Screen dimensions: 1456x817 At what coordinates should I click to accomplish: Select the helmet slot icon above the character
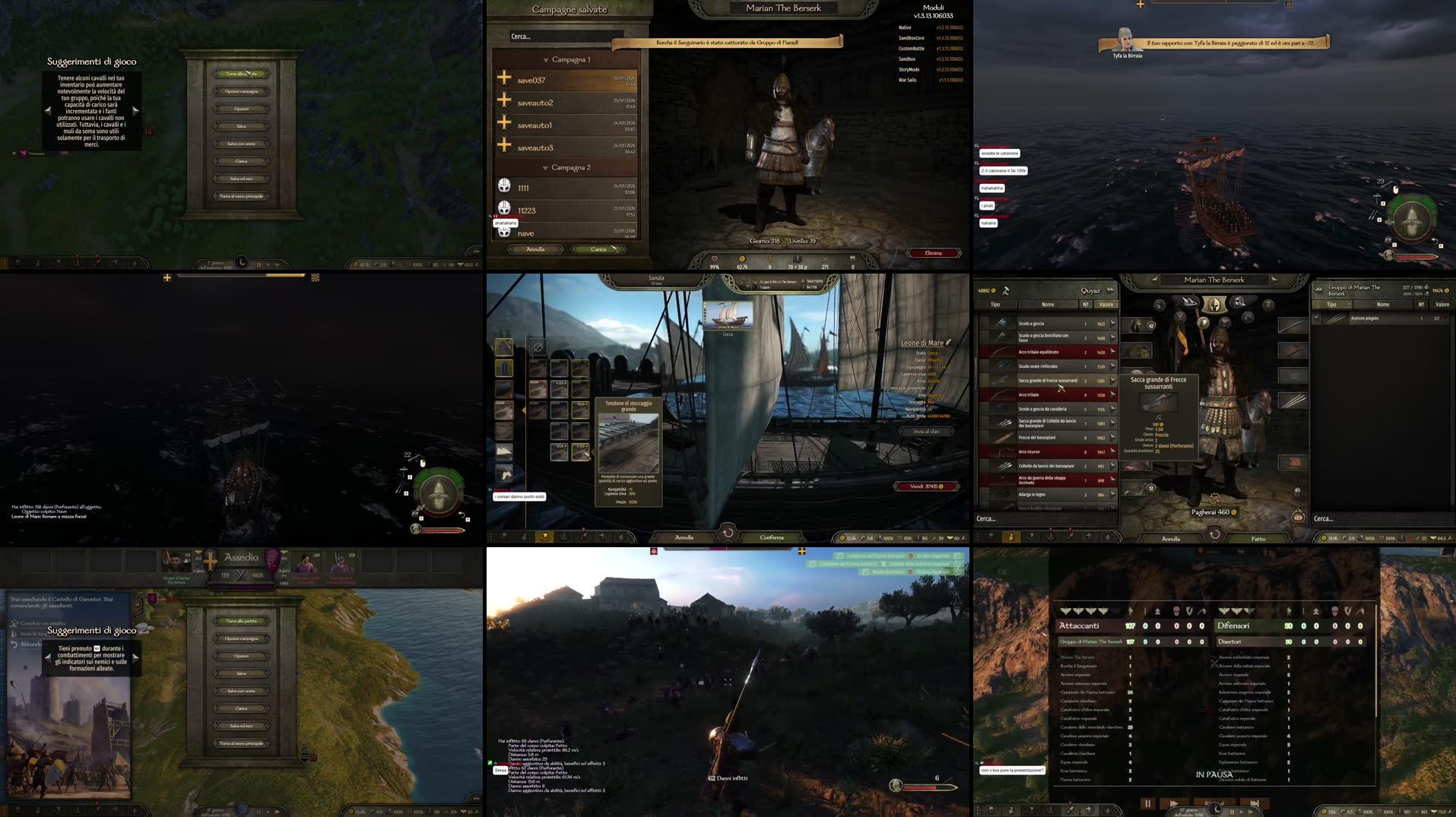[x=1214, y=306]
